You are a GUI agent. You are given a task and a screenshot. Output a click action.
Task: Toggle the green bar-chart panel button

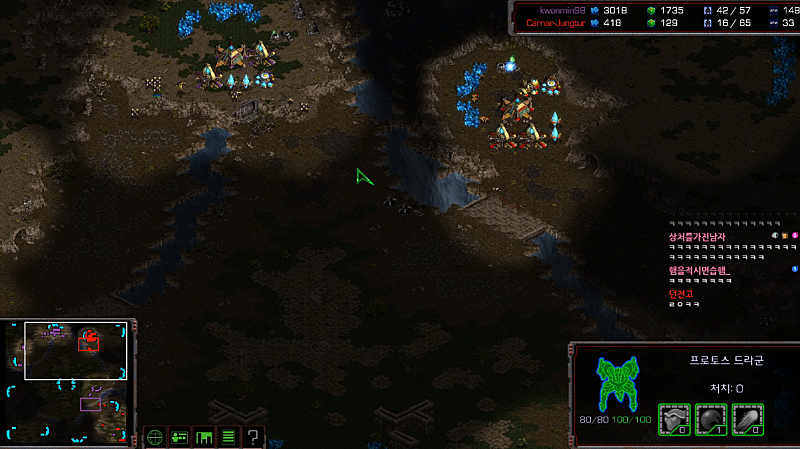pyautogui.click(x=204, y=436)
